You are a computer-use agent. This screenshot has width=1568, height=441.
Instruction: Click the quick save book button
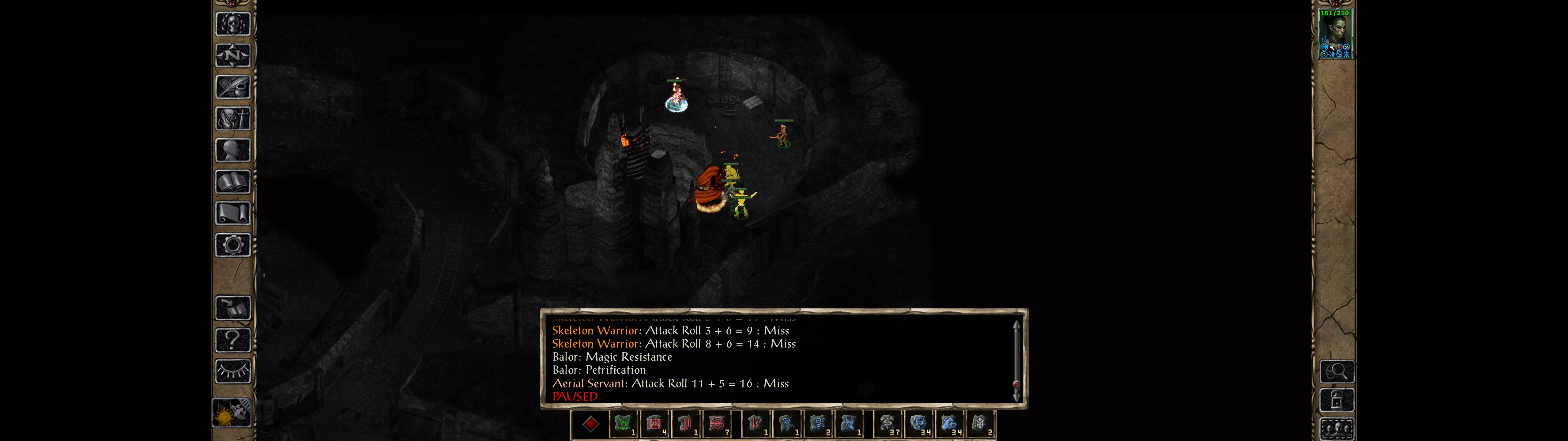[232, 308]
